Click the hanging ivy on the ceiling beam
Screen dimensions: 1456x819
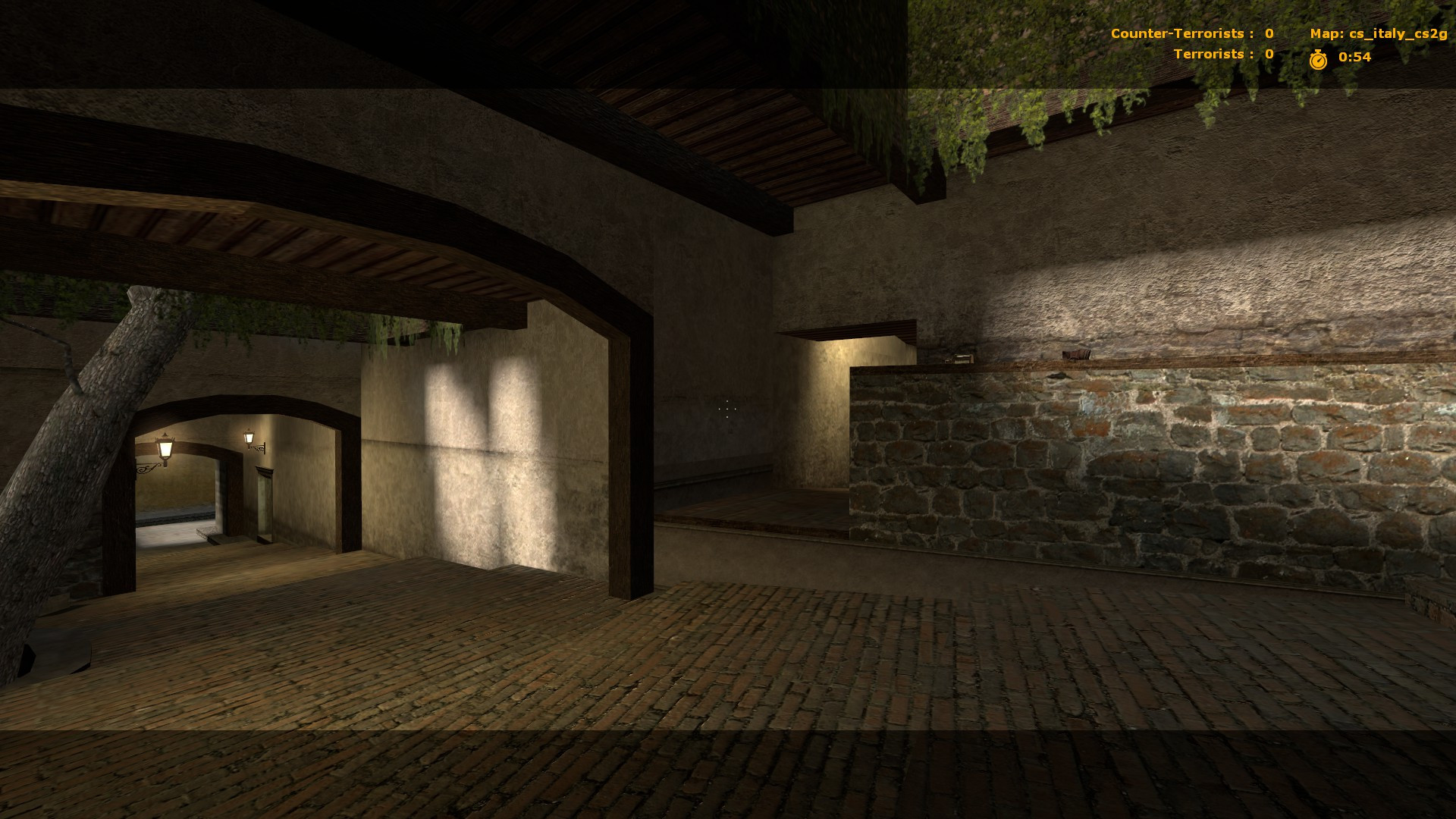pyautogui.click(x=971, y=129)
